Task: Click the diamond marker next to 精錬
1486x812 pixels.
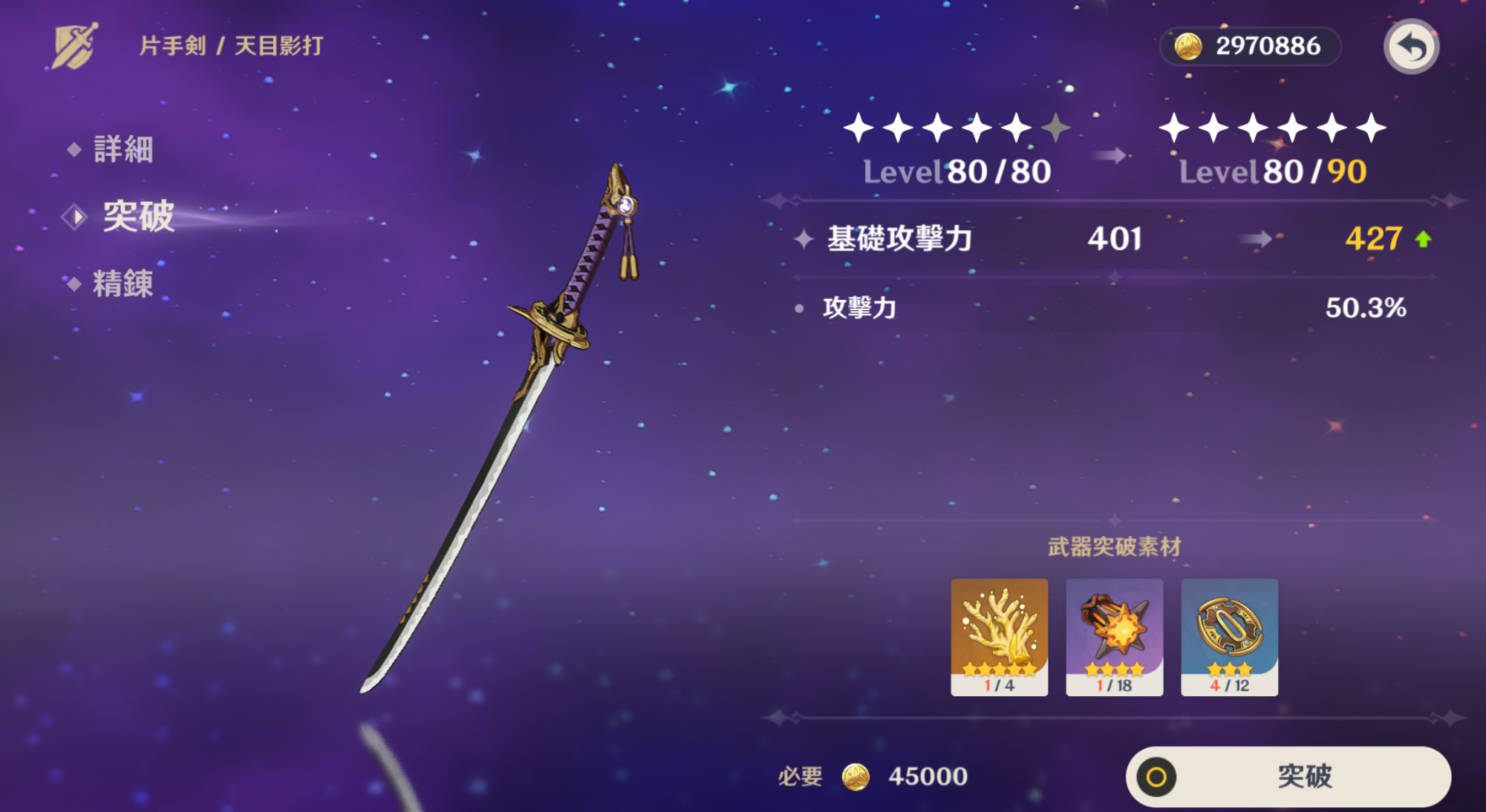Action: pos(74,284)
